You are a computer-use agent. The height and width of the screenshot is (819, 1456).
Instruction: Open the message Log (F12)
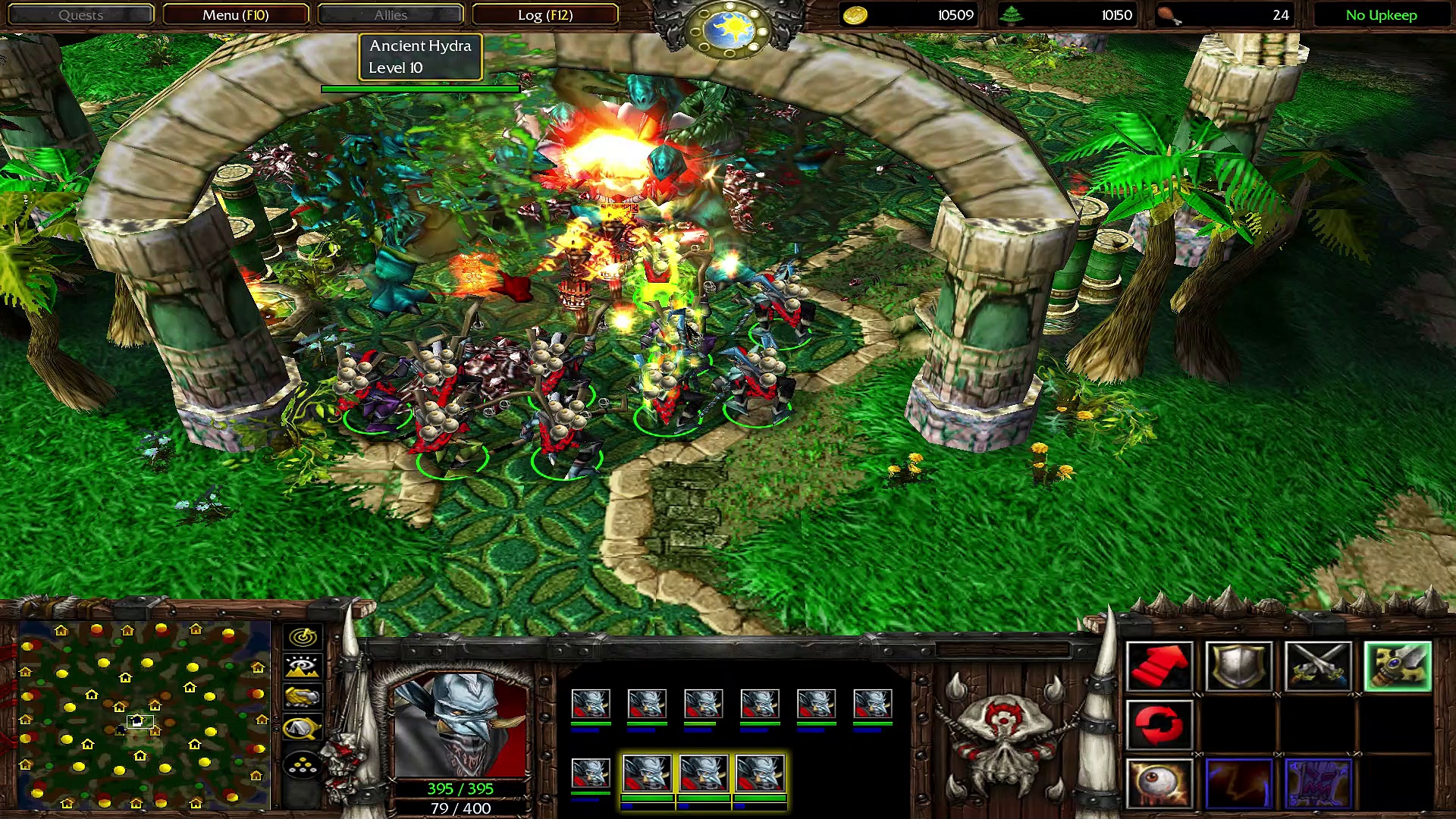click(544, 15)
